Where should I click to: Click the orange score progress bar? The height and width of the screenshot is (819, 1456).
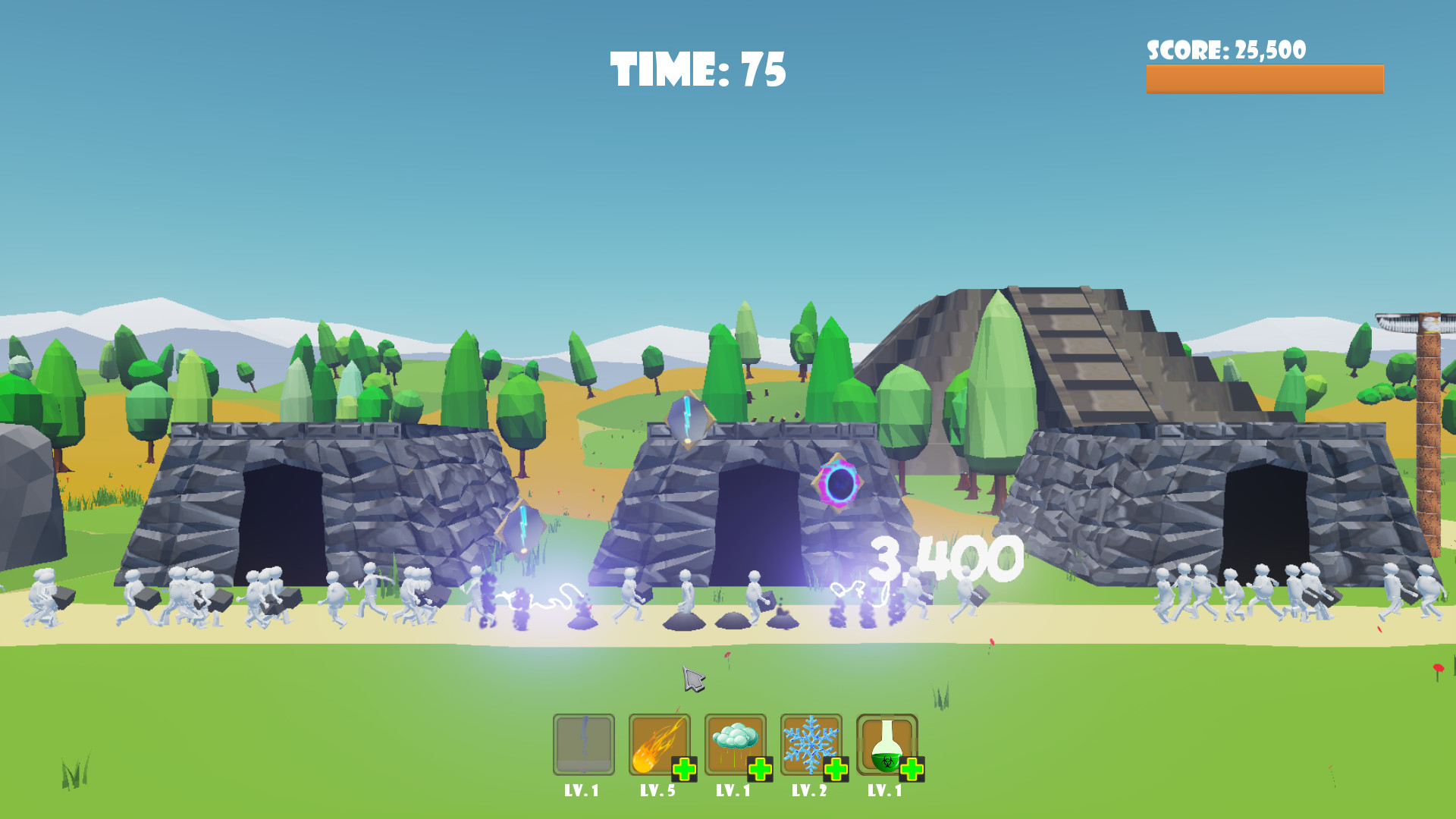click(x=1265, y=78)
